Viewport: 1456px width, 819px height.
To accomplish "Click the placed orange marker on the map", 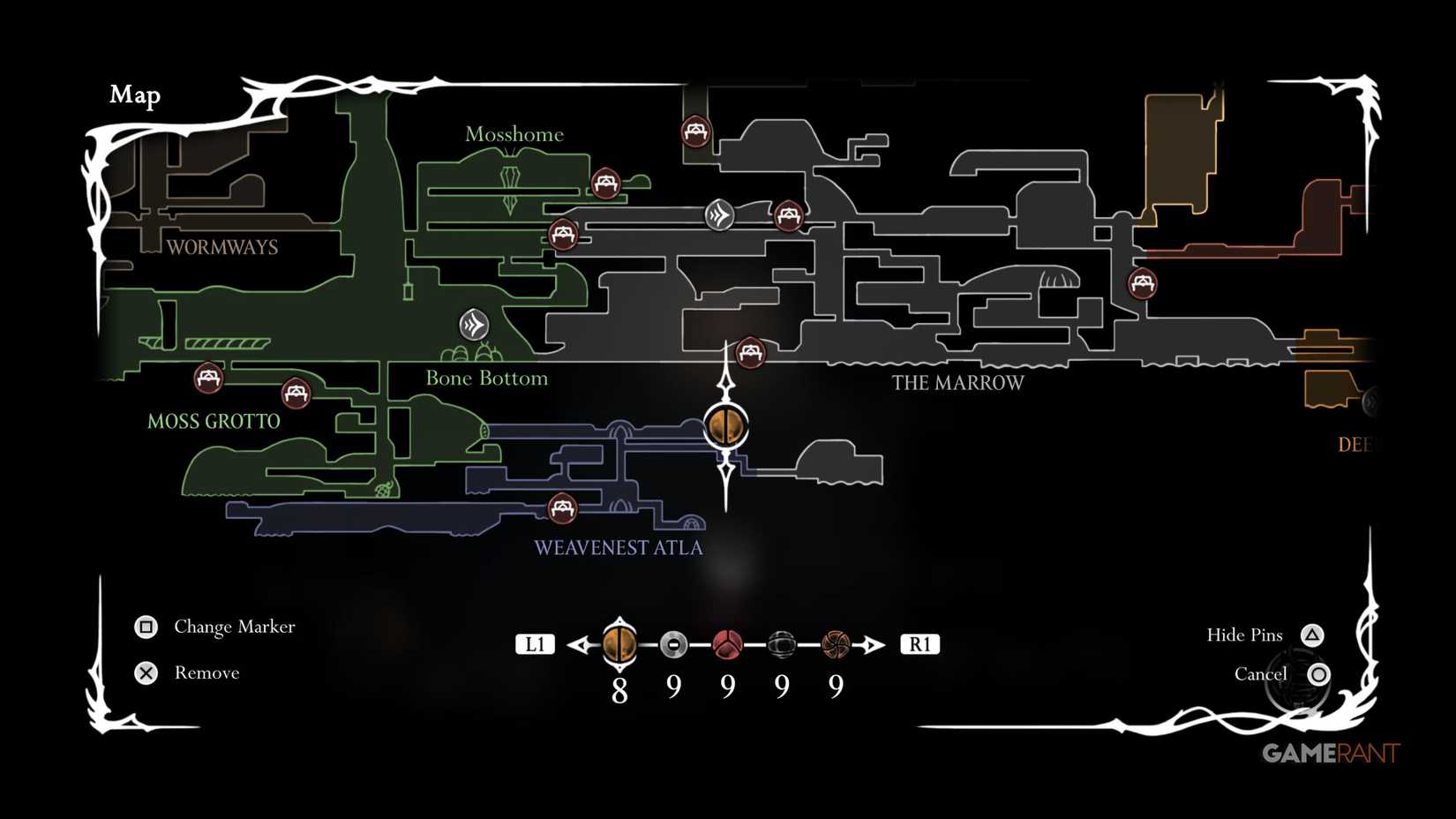I will click(725, 426).
